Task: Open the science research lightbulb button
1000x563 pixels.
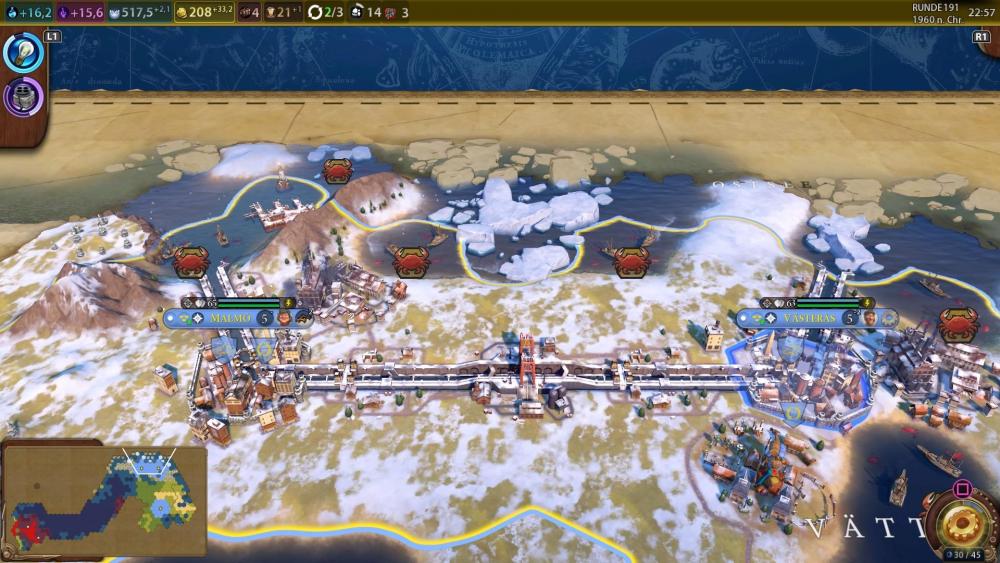Action: [x=24, y=54]
